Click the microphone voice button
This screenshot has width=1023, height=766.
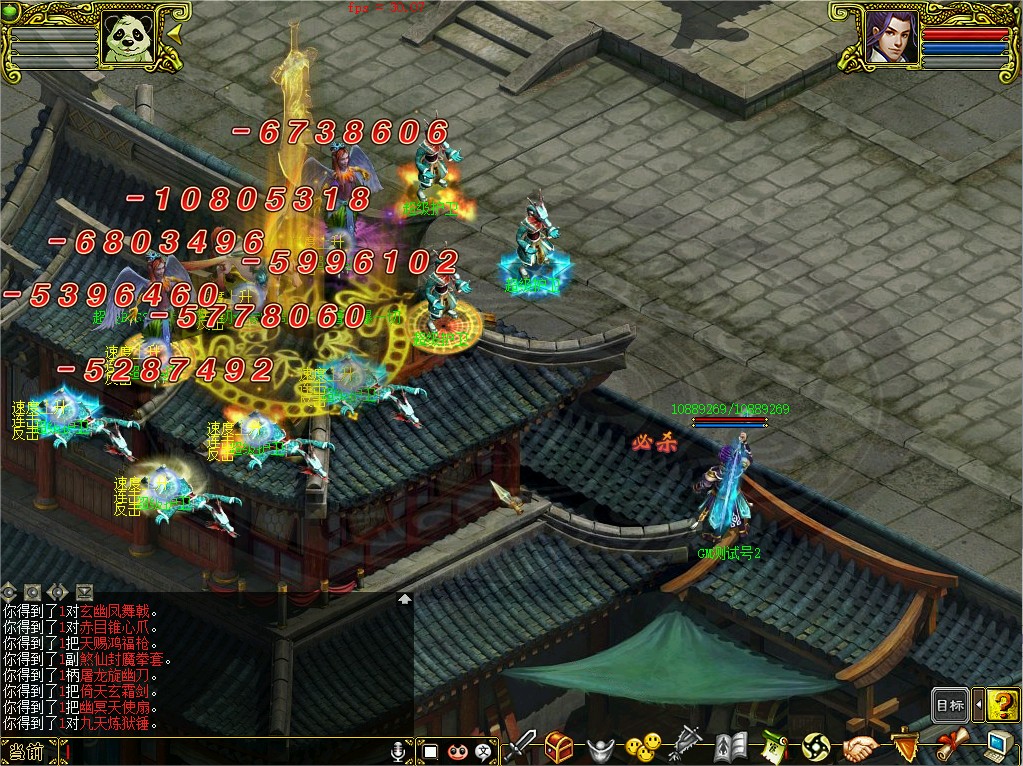(x=400, y=751)
